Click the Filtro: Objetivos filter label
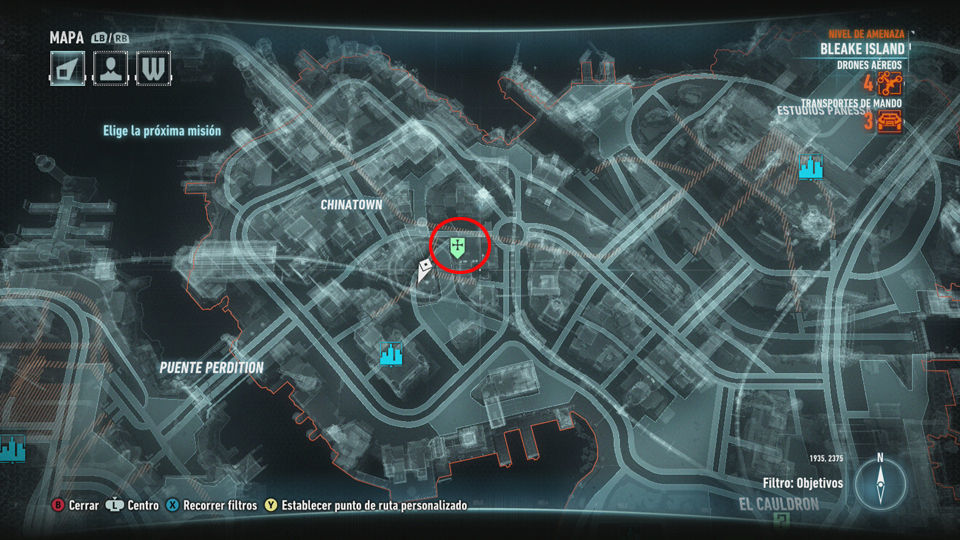 click(802, 483)
